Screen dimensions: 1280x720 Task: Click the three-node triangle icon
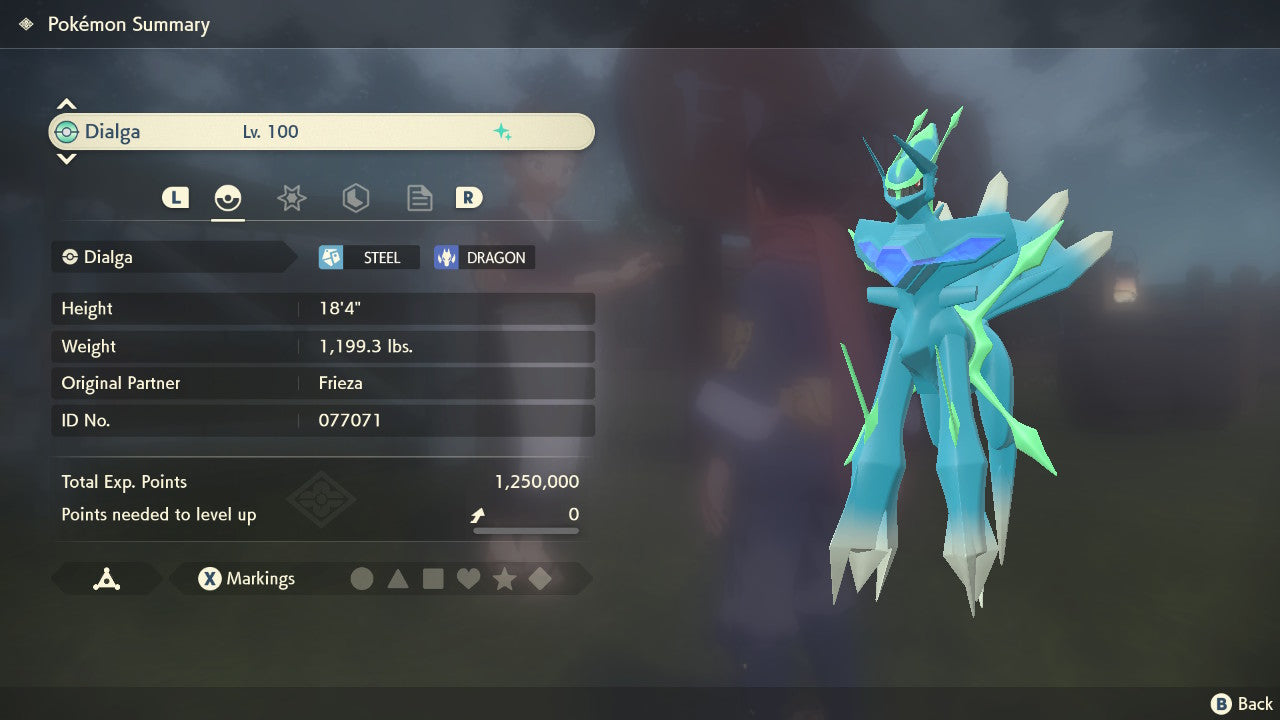106,579
